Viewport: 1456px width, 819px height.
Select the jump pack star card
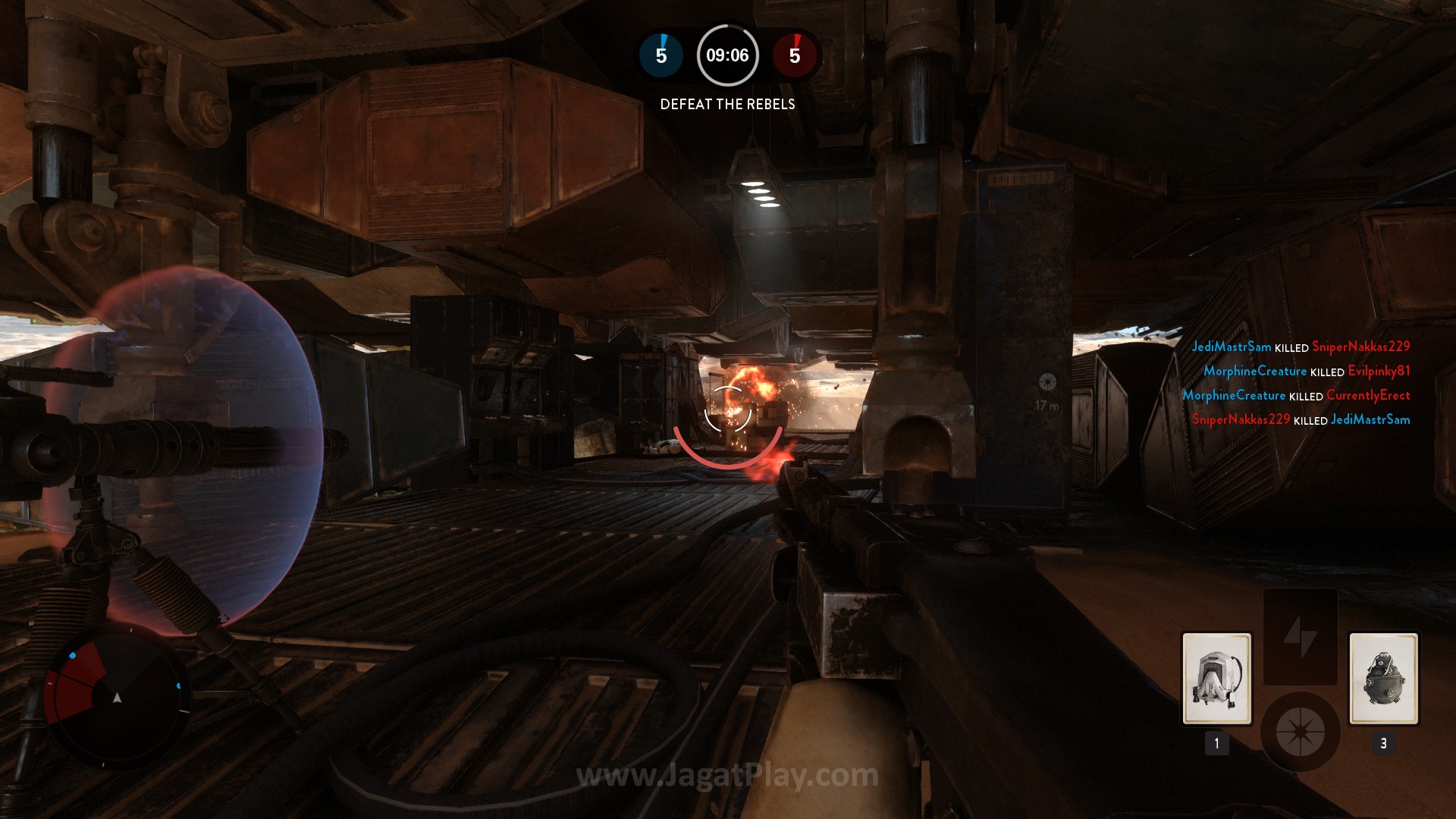1216,679
